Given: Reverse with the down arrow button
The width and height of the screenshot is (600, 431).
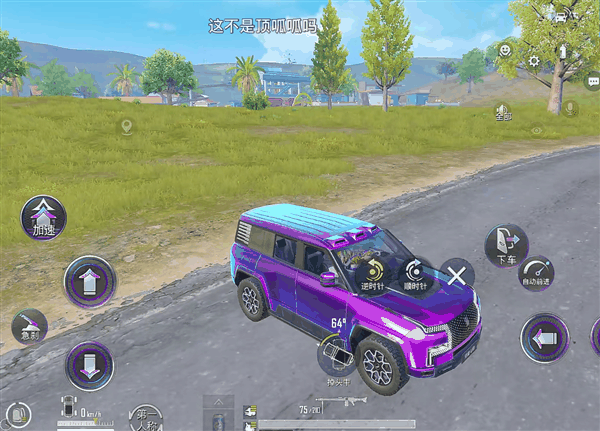Looking at the screenshot, I should [x=89, y=364].
